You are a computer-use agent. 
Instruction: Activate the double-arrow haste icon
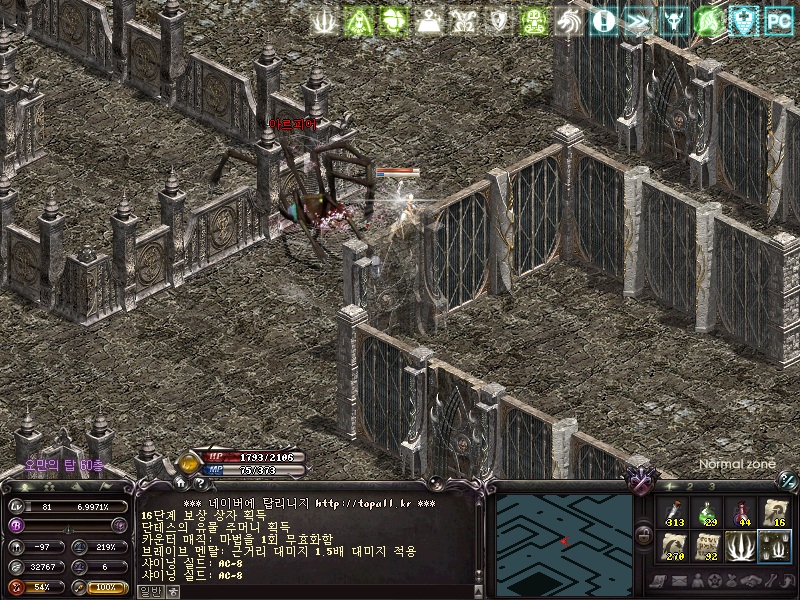point(638,20)
